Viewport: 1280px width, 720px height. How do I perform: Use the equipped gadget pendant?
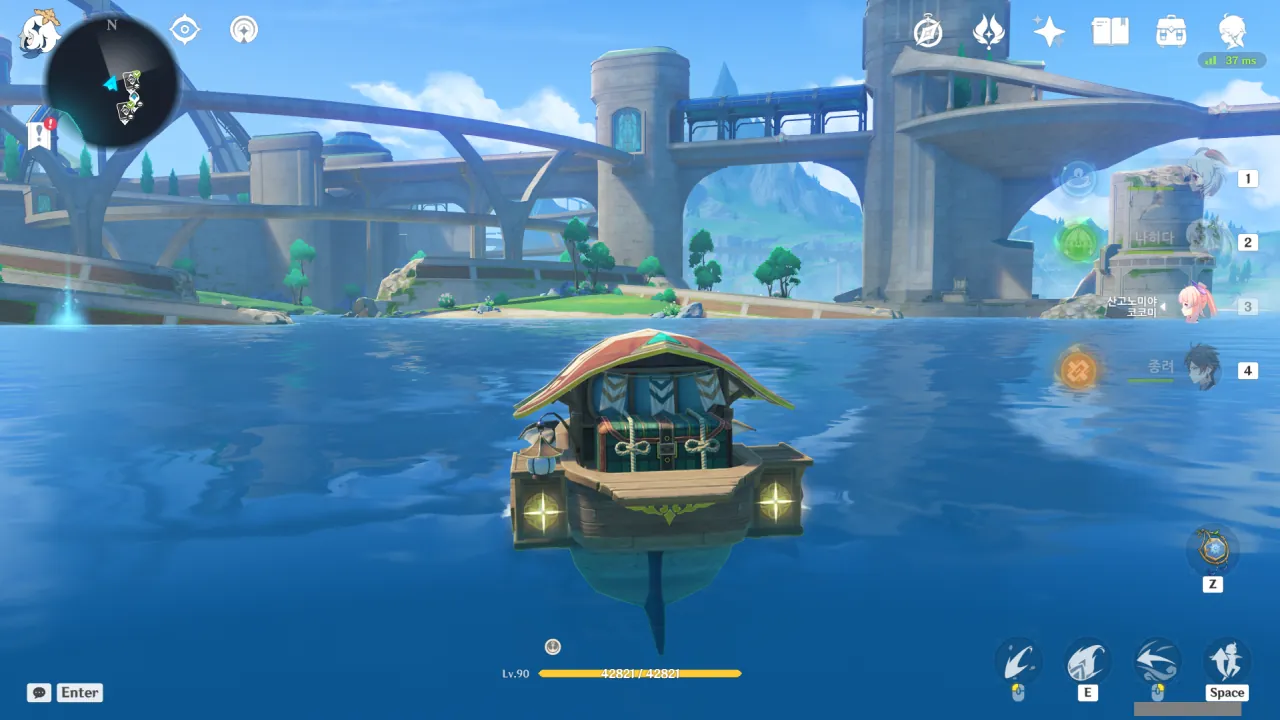(x=1212, y=550)
